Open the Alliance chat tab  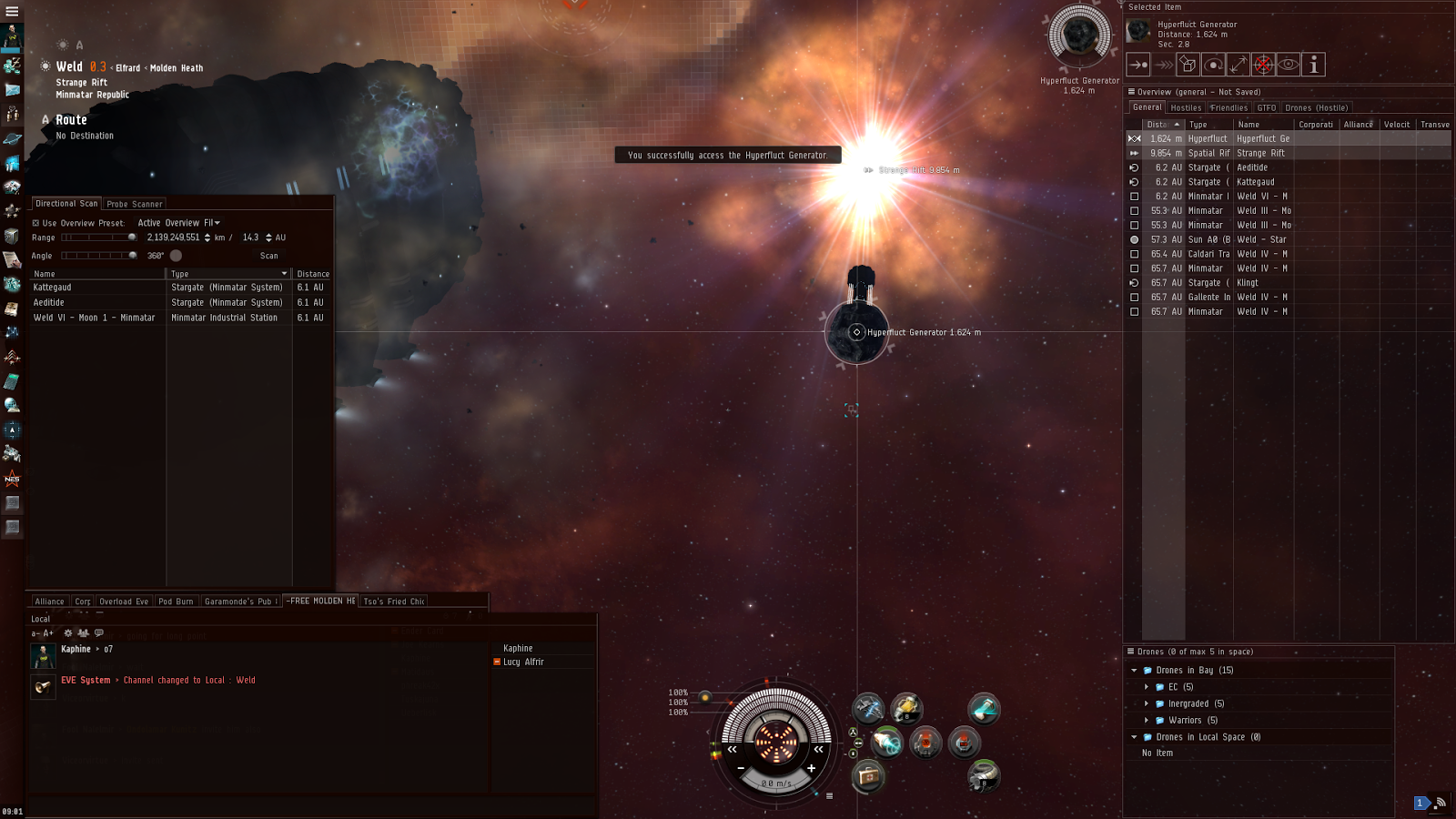(49, 602)
